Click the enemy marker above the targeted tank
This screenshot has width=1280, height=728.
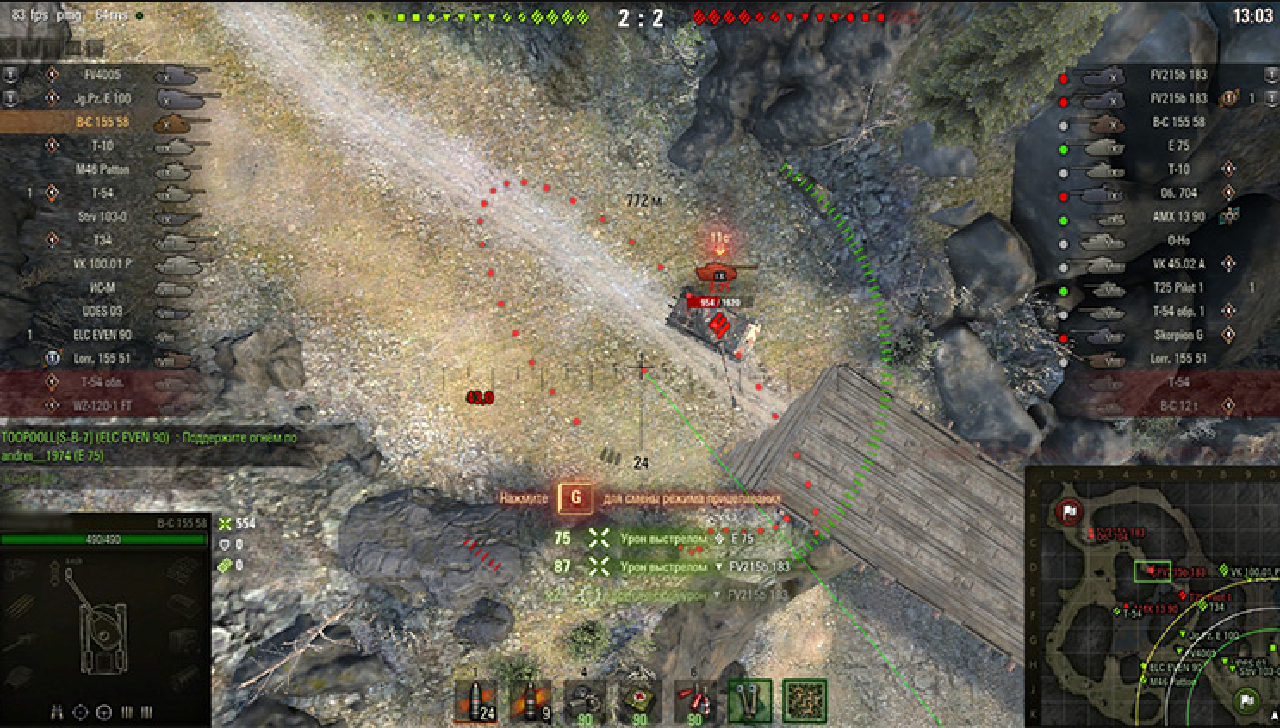pyautogui.click(x=718, y=238)
